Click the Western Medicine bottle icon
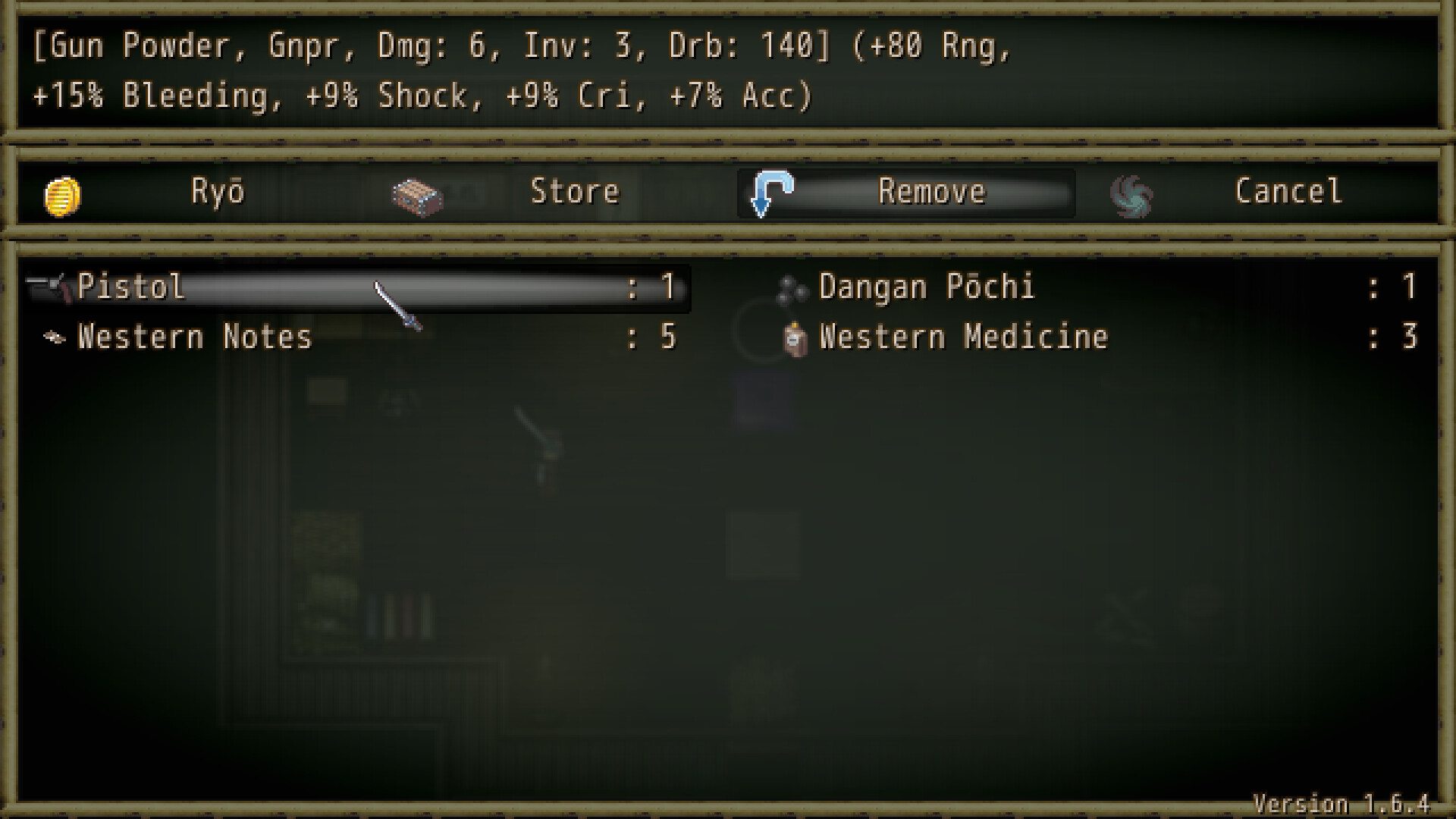 (793, 337)
